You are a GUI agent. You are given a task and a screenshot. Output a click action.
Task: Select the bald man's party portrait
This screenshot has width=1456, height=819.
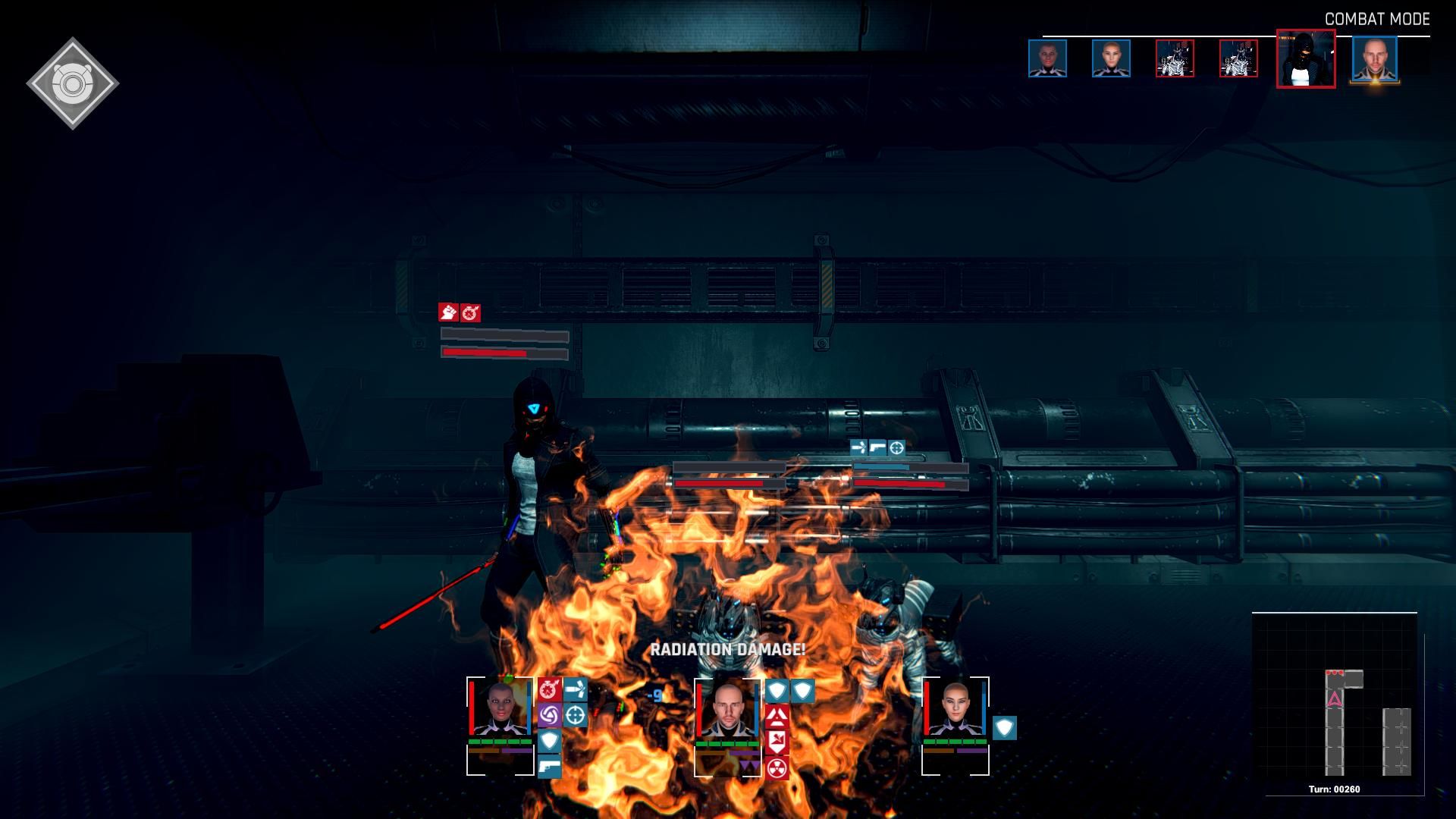click(x=727, y=711)
